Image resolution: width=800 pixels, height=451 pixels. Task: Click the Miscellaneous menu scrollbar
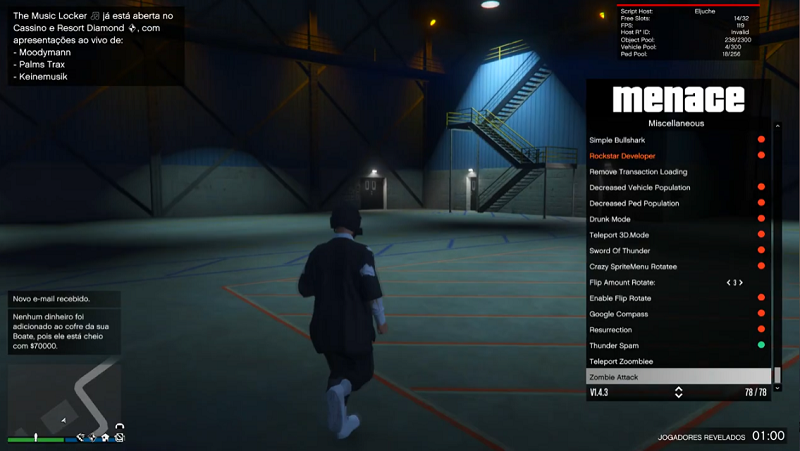[x=777, y=260]
